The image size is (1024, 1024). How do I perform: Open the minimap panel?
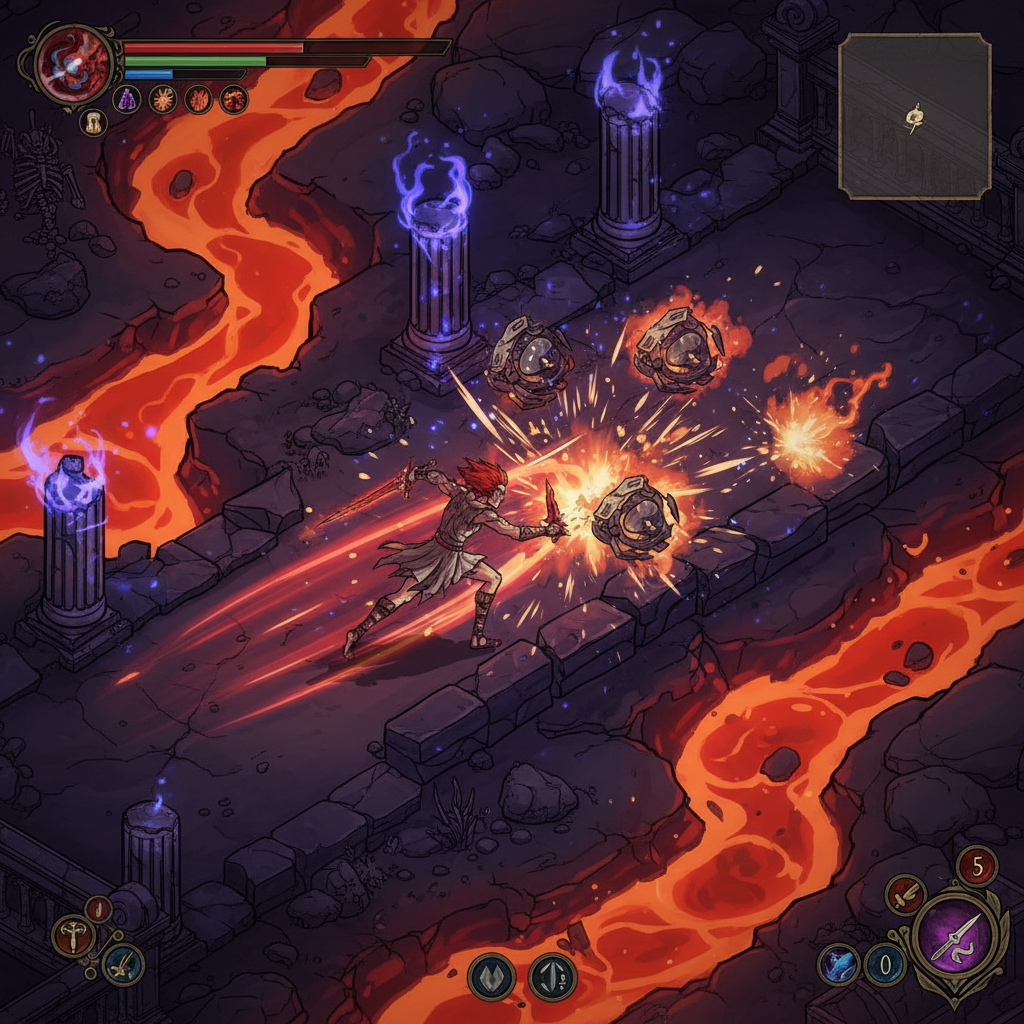pyautogui.click(x=914, y=116)
